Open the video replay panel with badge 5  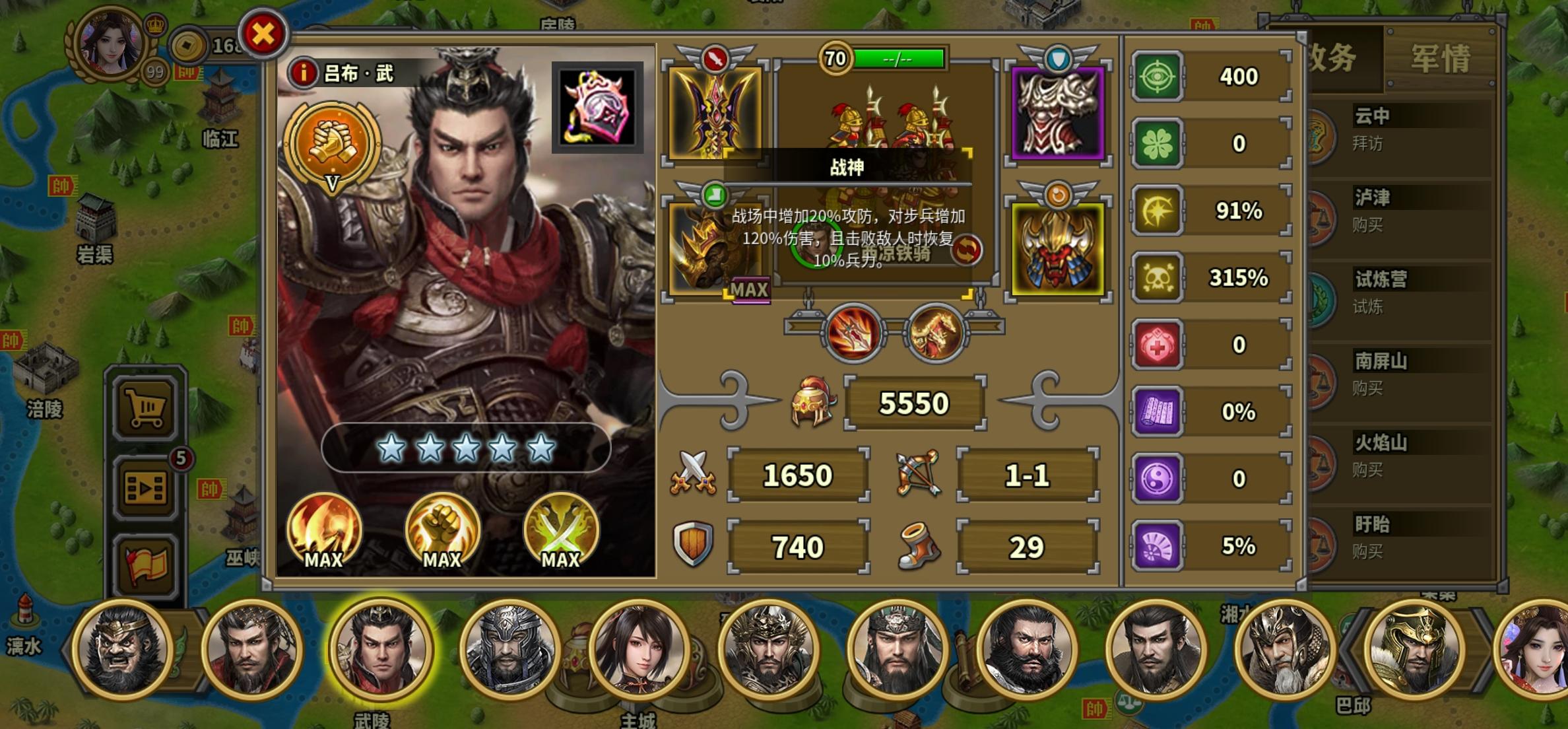[x=145, y=487]
